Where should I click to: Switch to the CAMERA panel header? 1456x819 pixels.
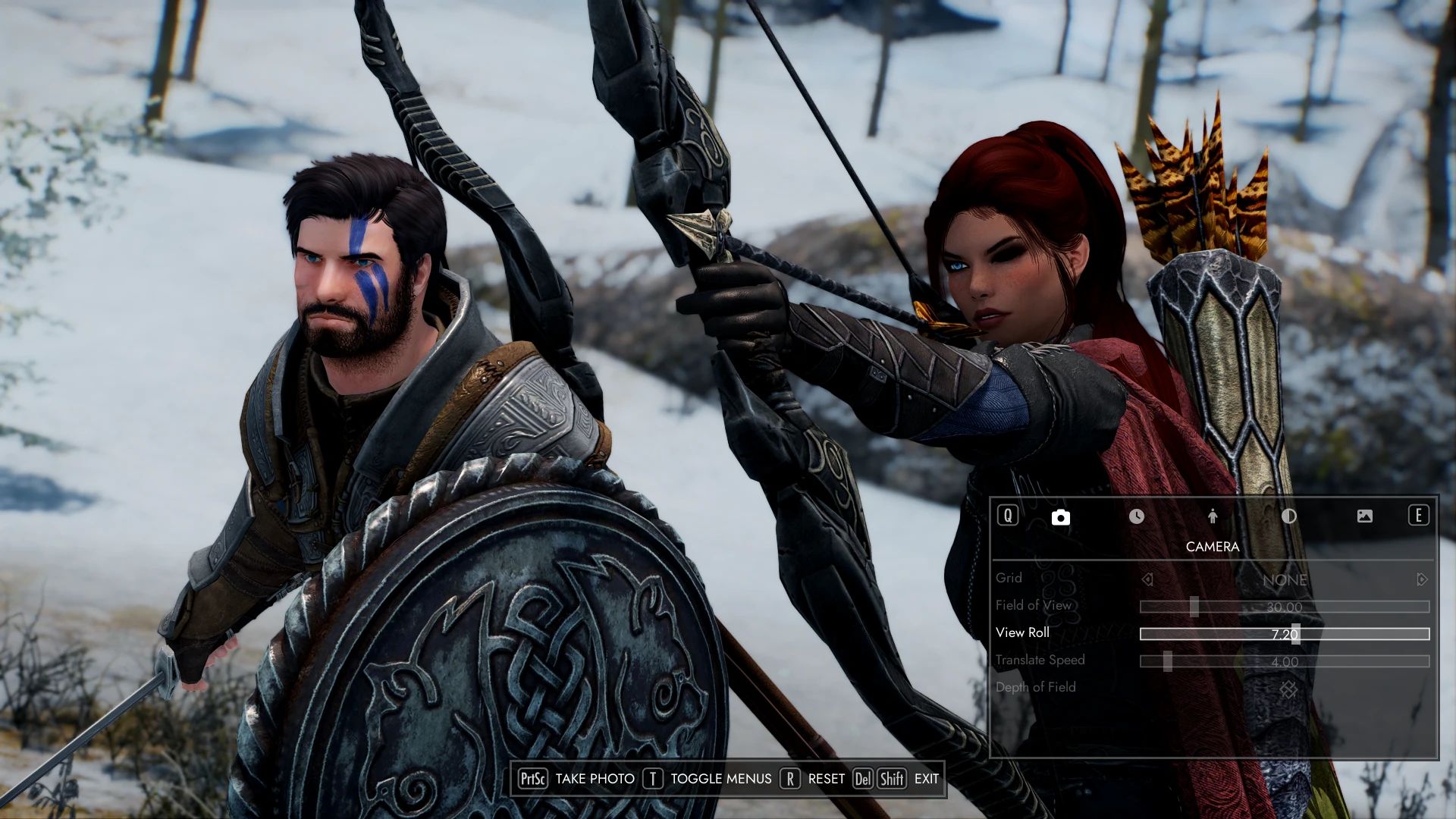click(1211, 546)
